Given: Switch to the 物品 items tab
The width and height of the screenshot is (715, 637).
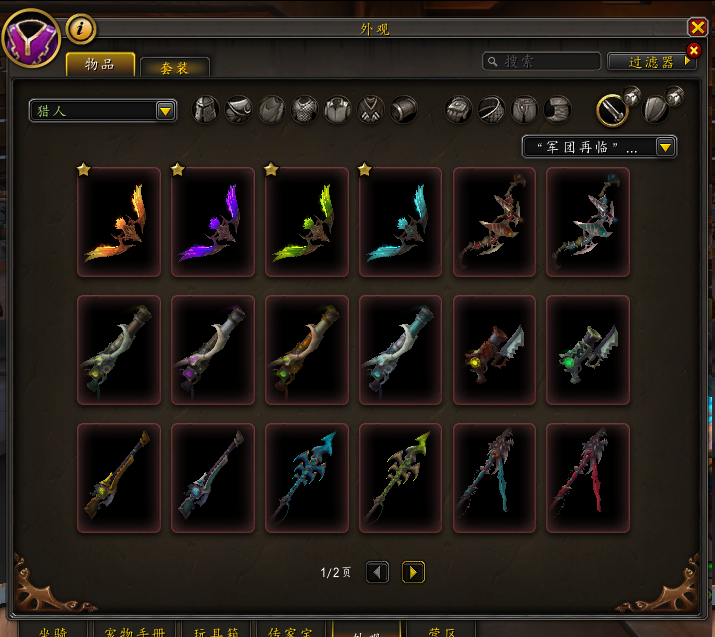Looking at the screenshot, I should [x=100, y=66].
